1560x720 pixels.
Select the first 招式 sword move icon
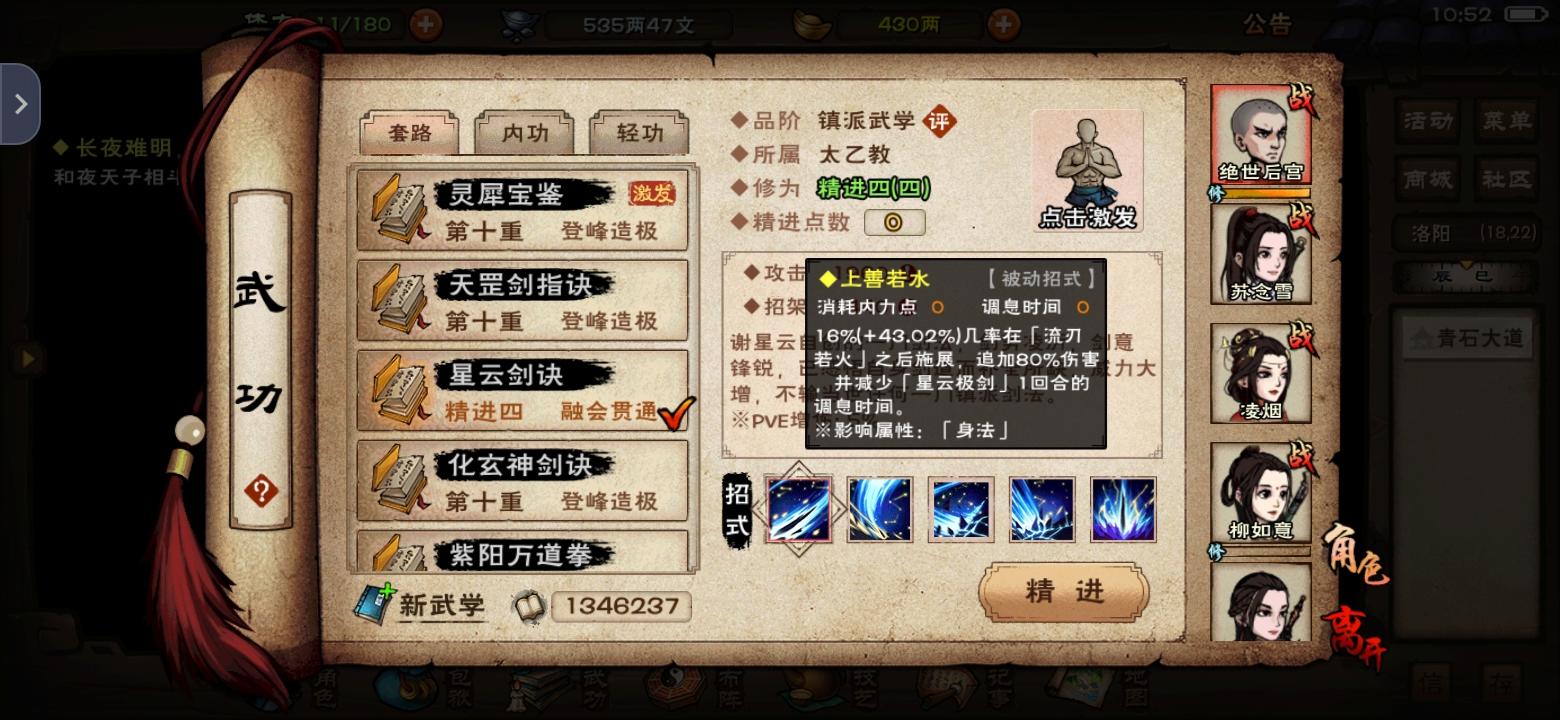click(x=797, y=509)
